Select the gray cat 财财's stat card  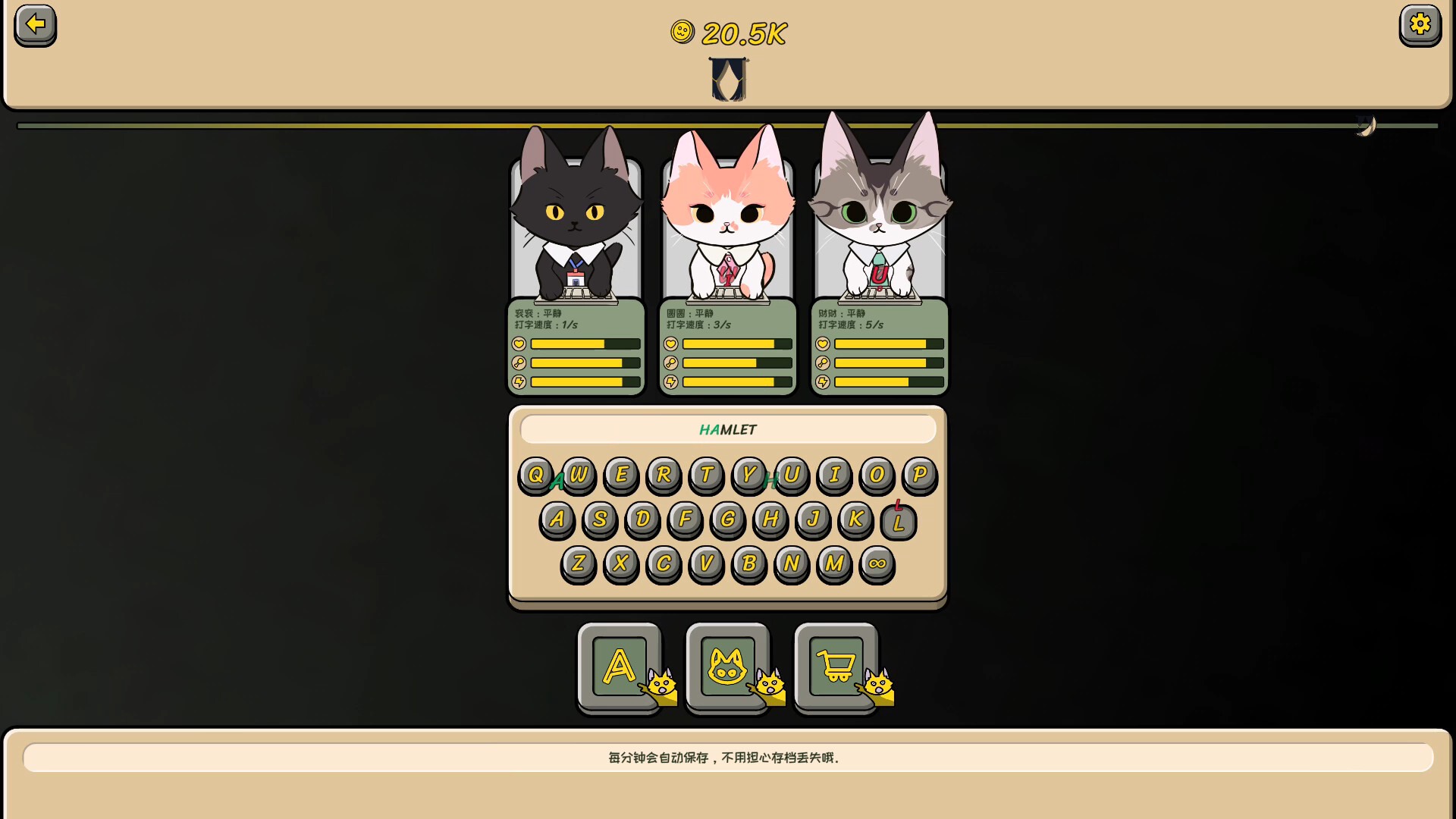879,347
